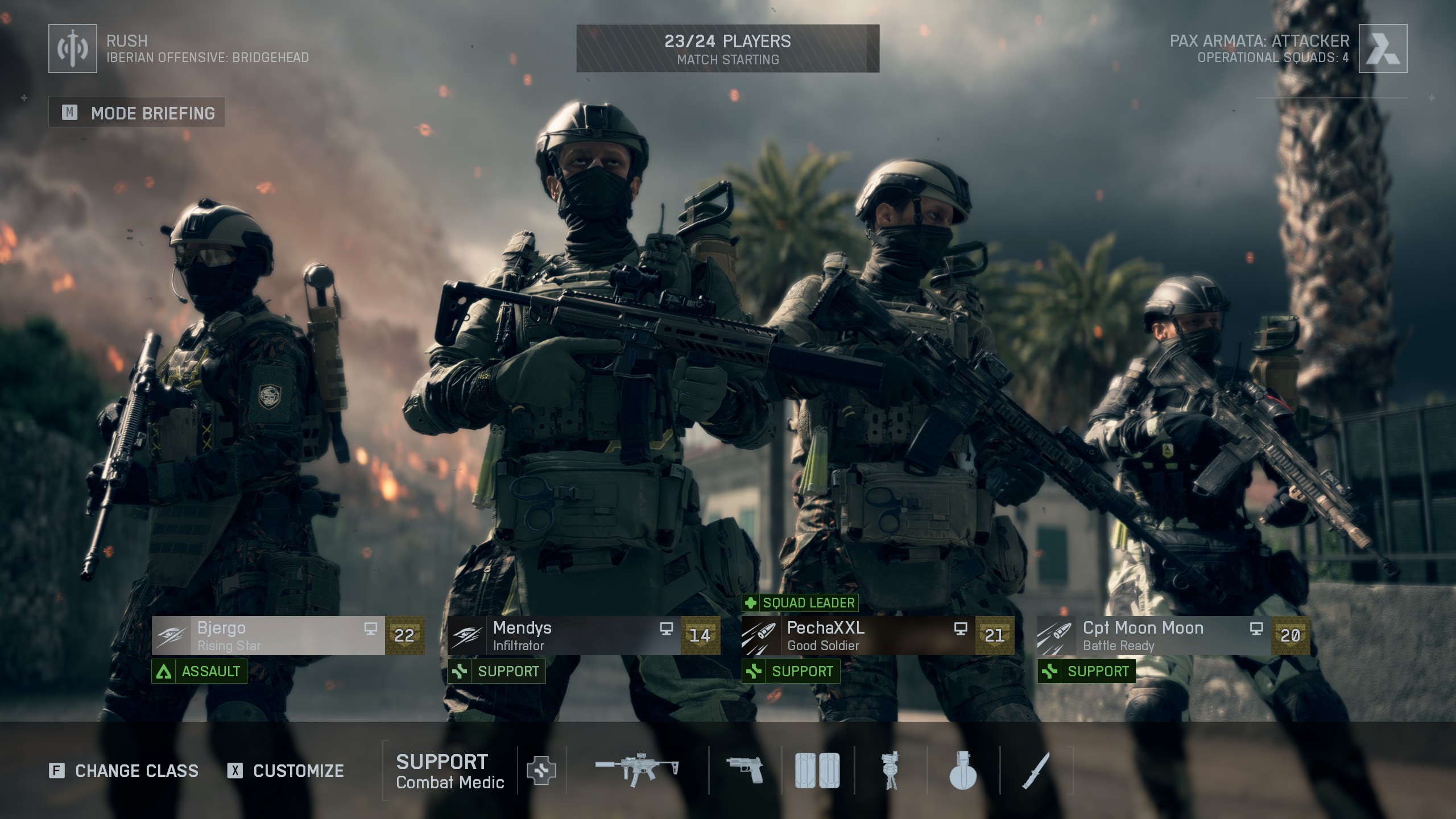Screen dimensions: 1456x819
Task: Open the Mode Briefing panel
Action: point(136,113)
